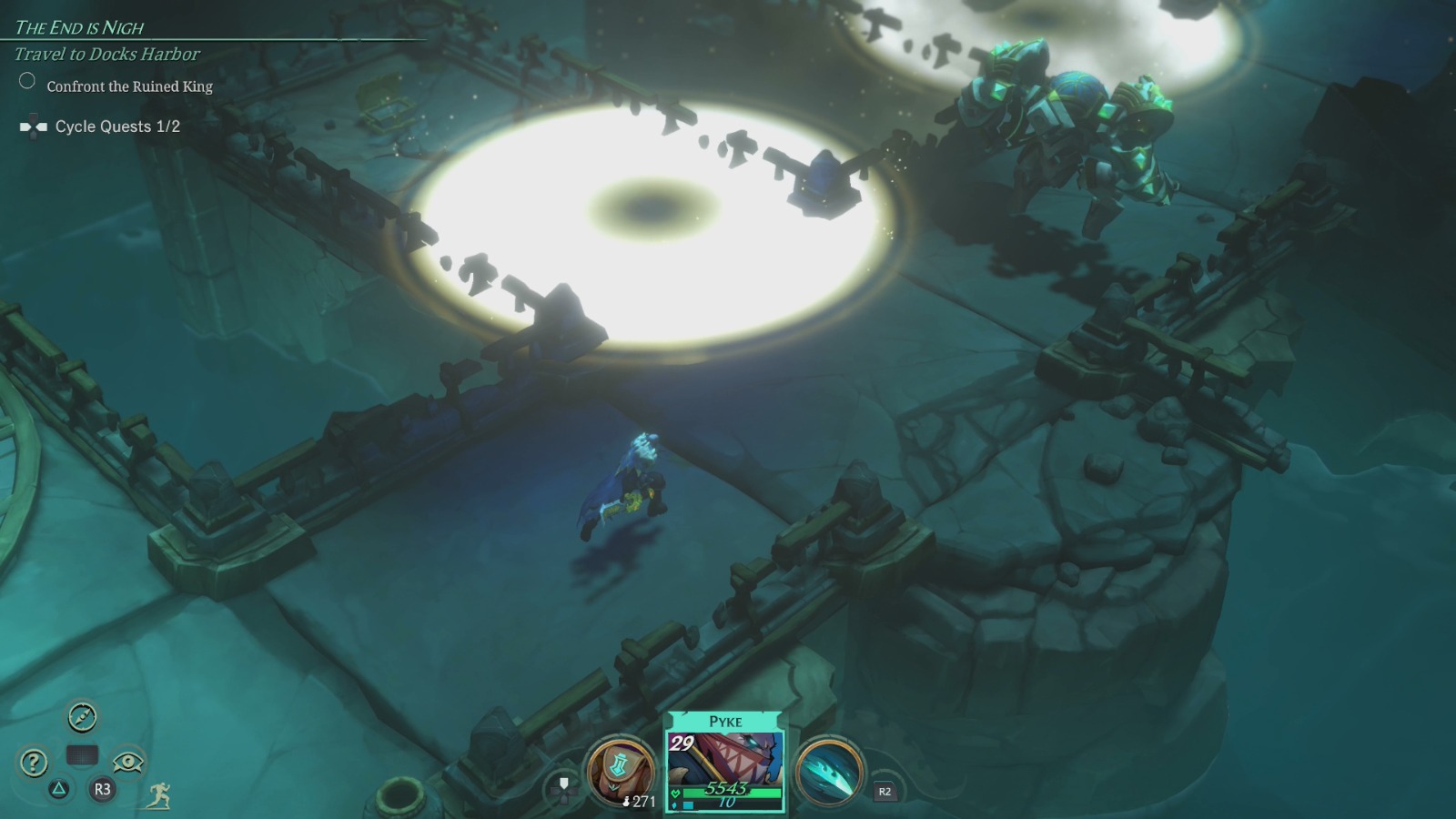Click the compass map icon
The width and height of the screenshot is (1456, 819).
pyautogui.click(x=82, y=715)
